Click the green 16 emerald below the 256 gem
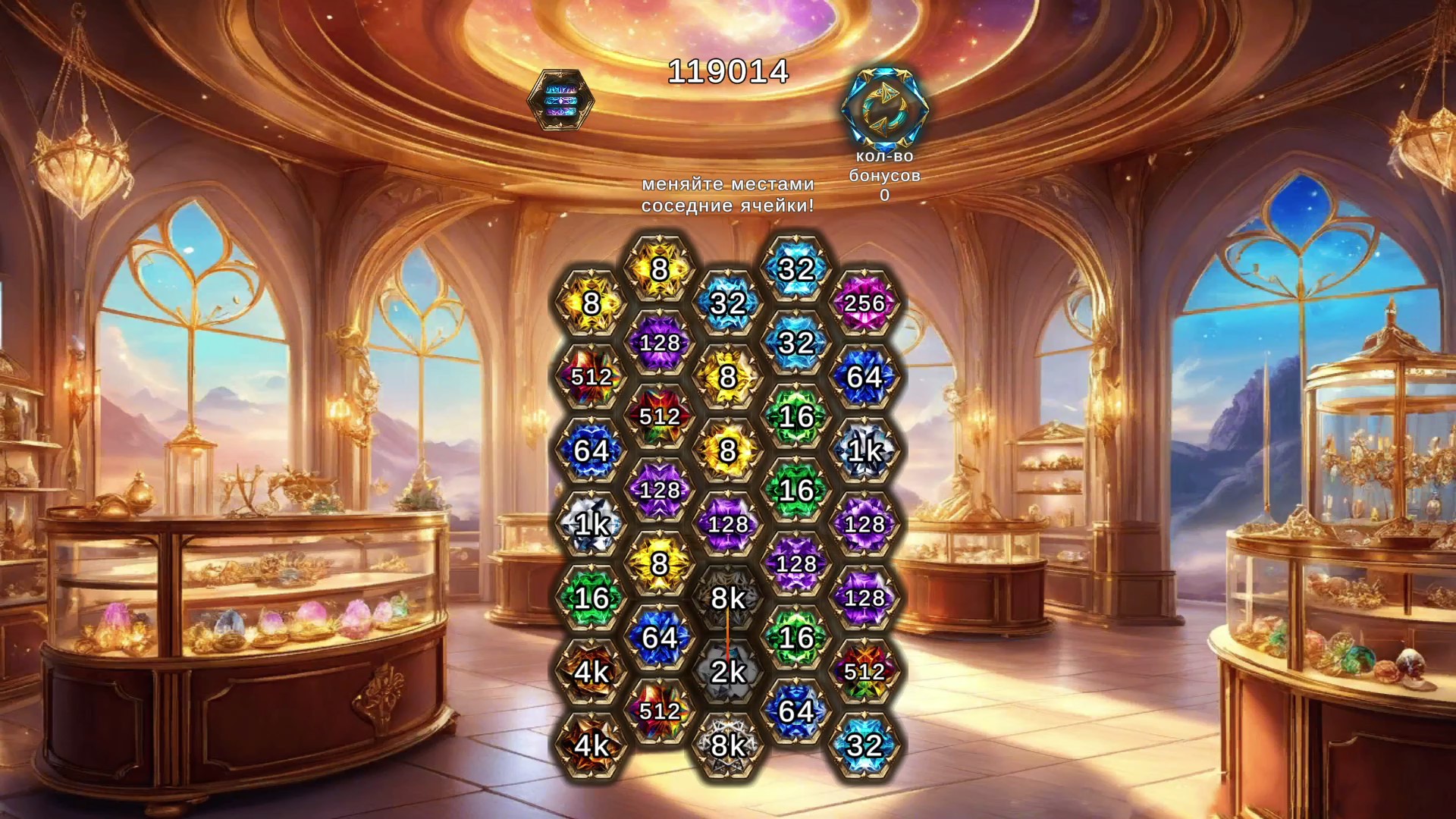 pyautogui.click(x=797, y=413)
